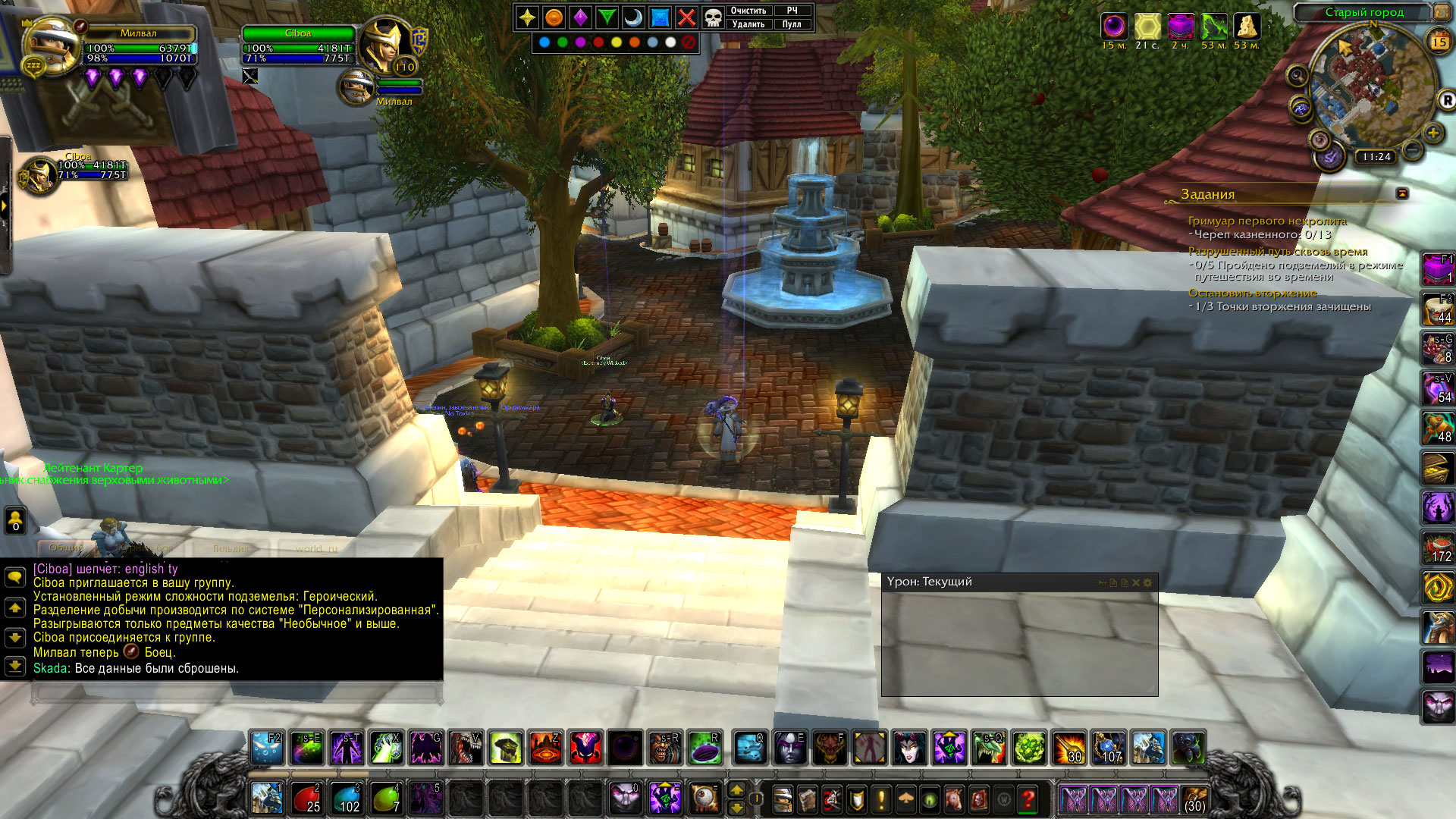The height and width of the screenshot is (819, 1456).
Task: Click the cheese buff icon
Action: (x=1247, y=27)
